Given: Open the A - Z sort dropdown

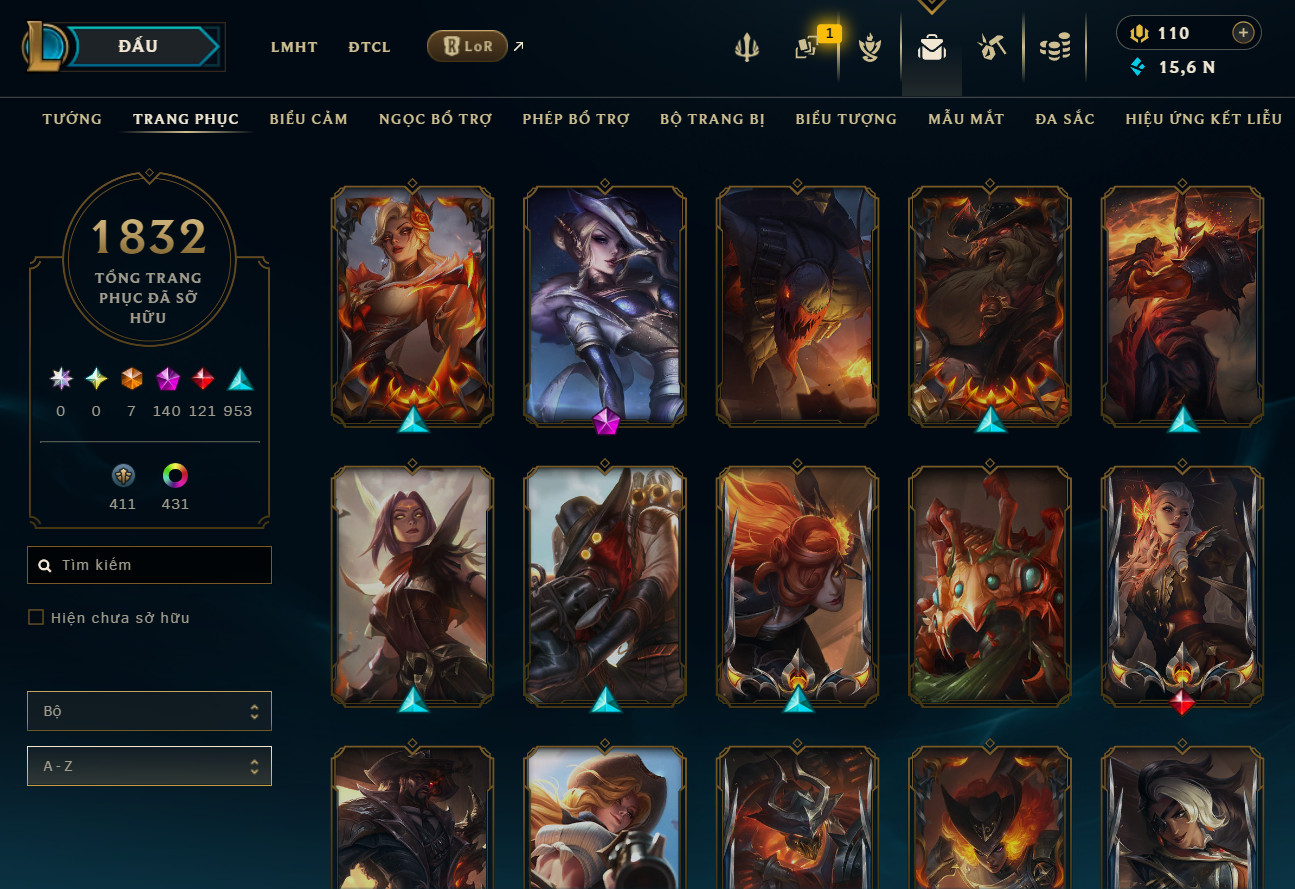Looking at the screenshot, I should click(149, 766).
